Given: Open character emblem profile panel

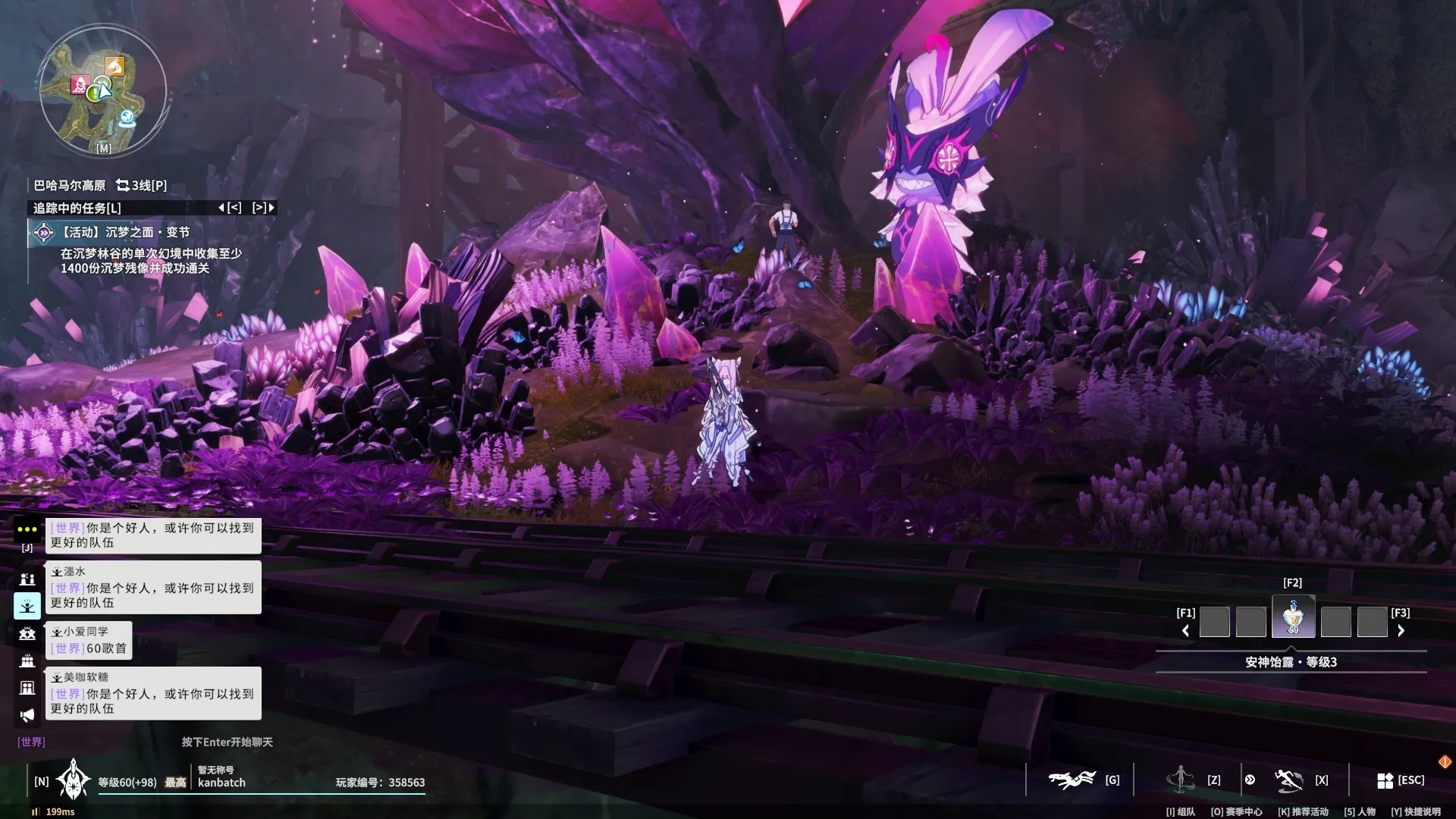Looking at the screenshot, I should [74, 780].
